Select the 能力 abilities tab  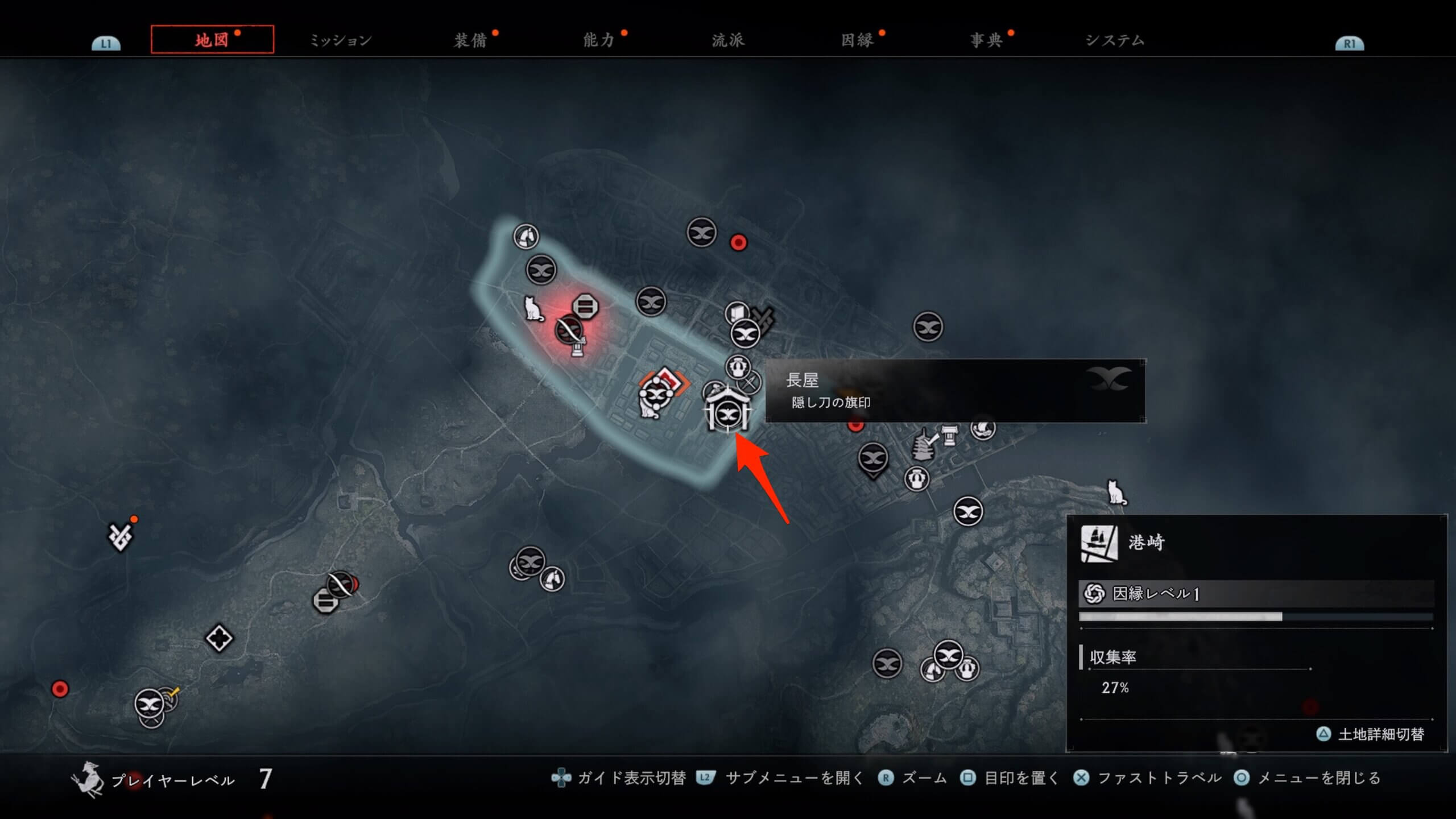click(x=599, y=40)
